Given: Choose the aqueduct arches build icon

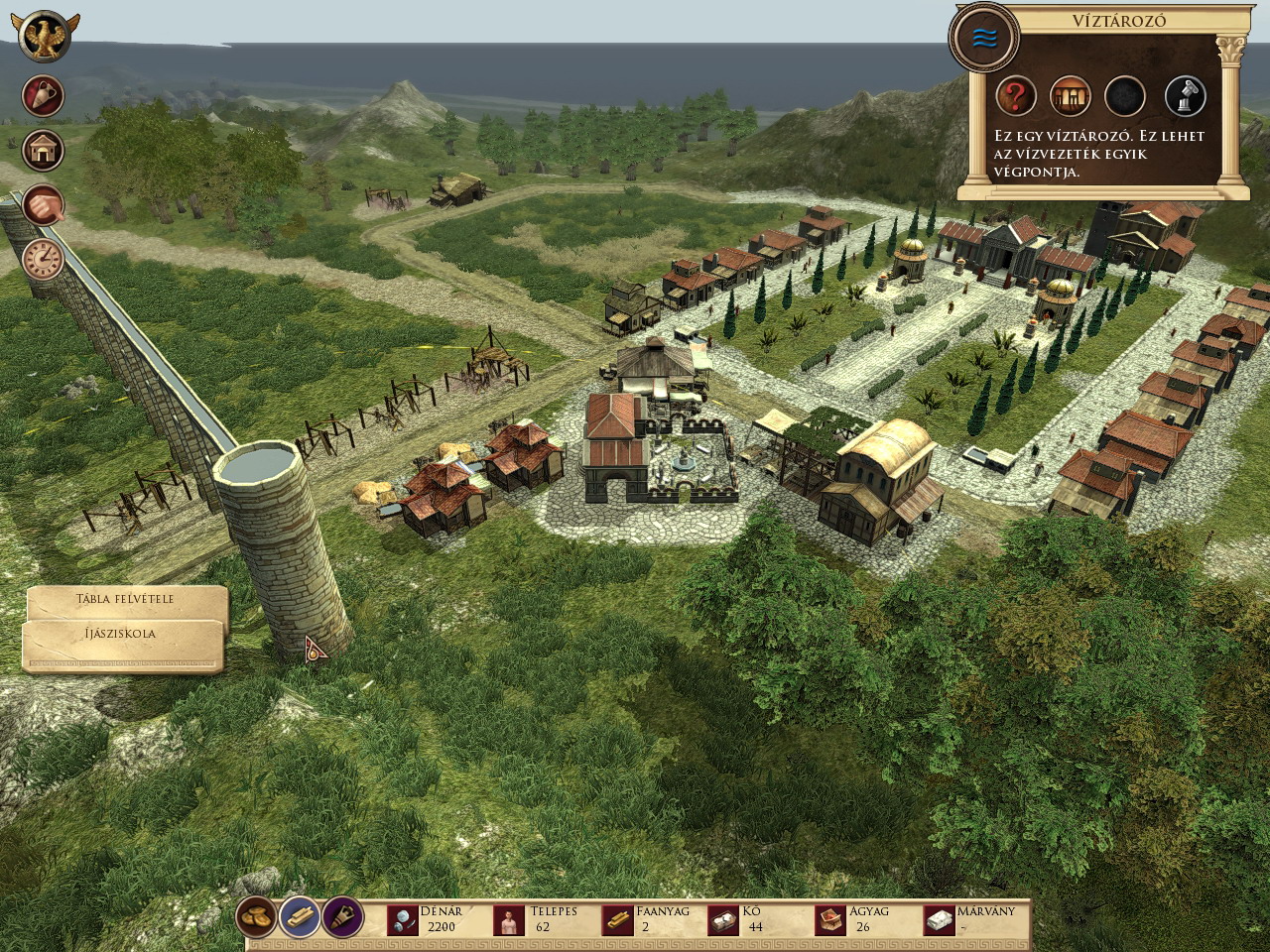Looking at the screenshot, I should point(1071,96).
